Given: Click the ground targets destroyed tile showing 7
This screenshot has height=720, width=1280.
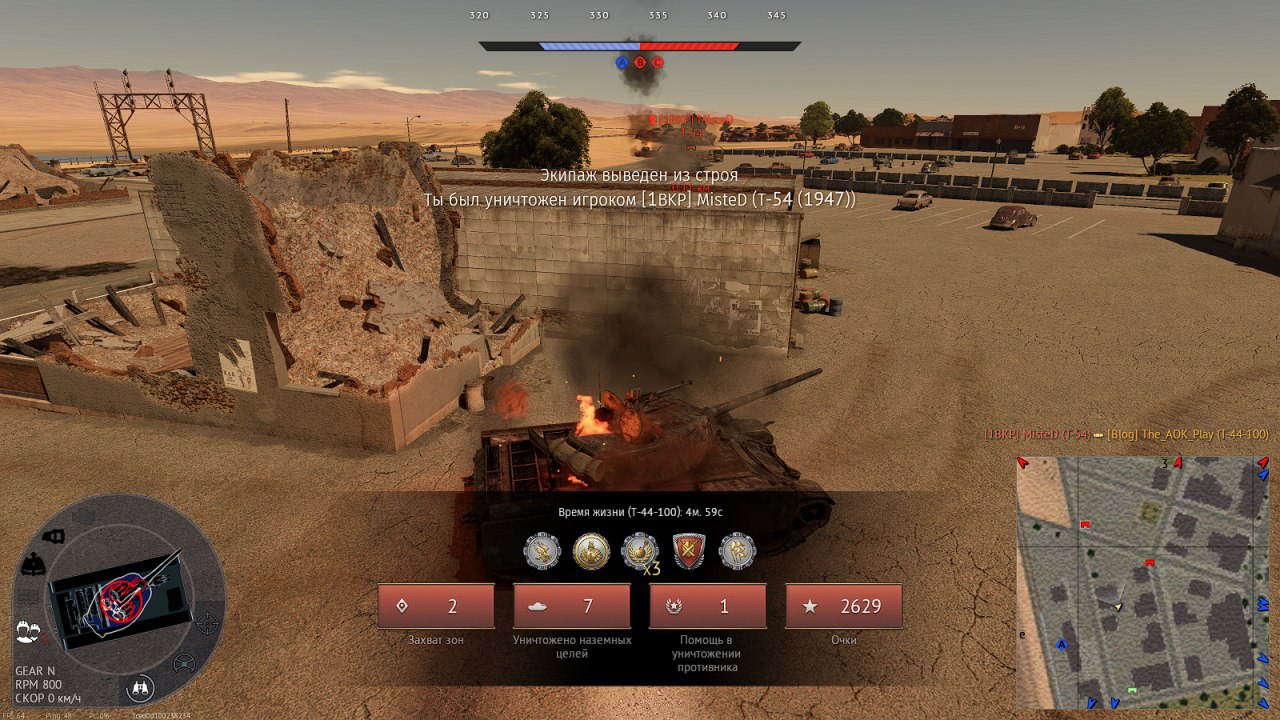Looking at the screenshot, I should click(x=572, y=606).
